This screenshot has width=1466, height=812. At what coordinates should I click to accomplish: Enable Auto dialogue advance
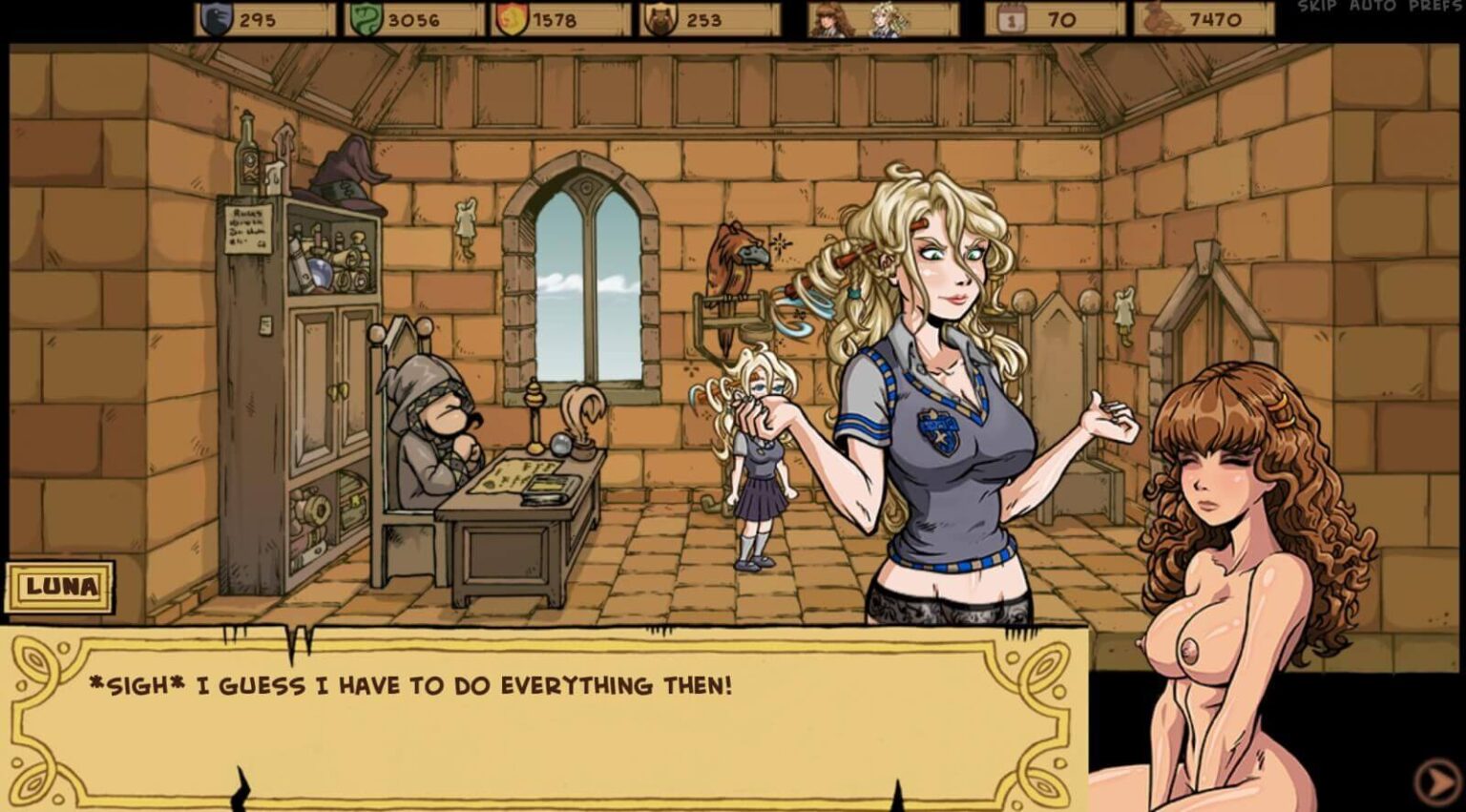click(x=1374, y=7)
